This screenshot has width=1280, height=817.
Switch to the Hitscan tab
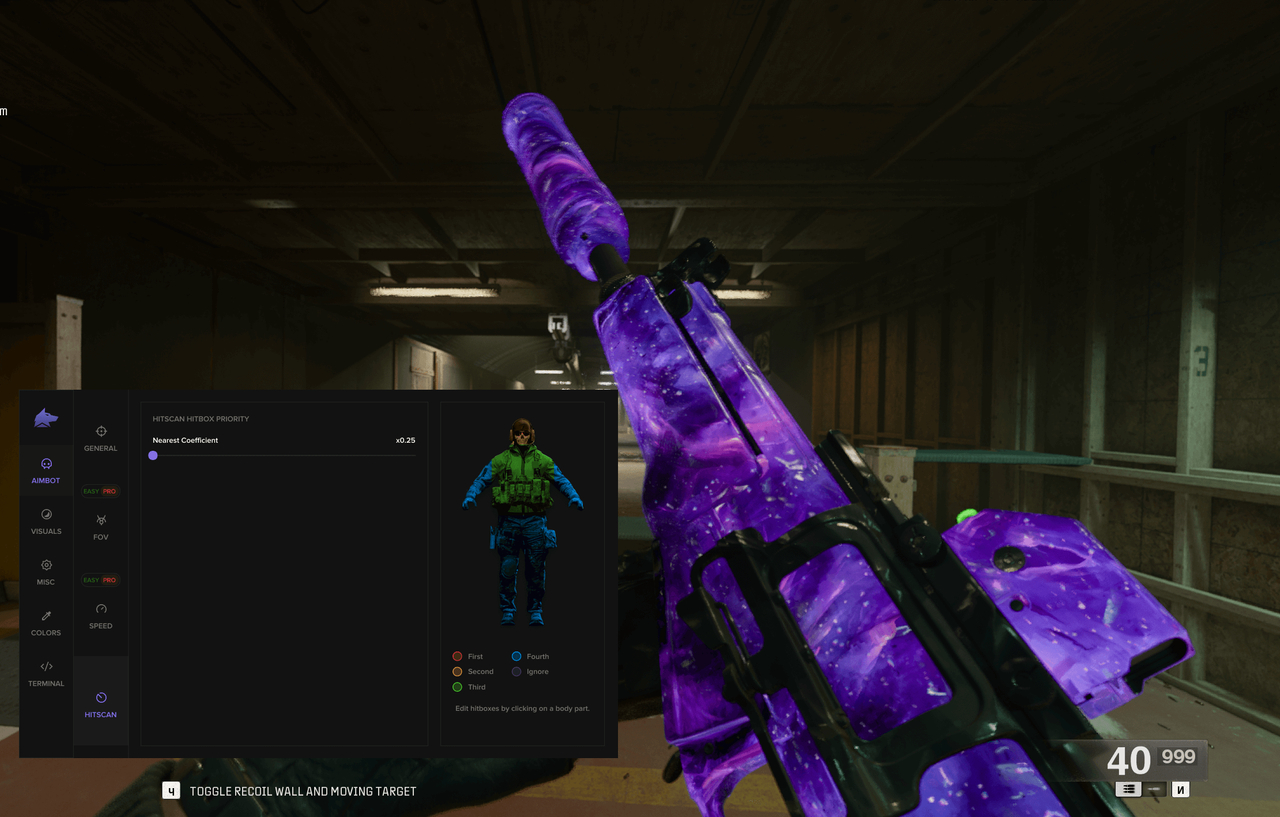click(100, 700)
